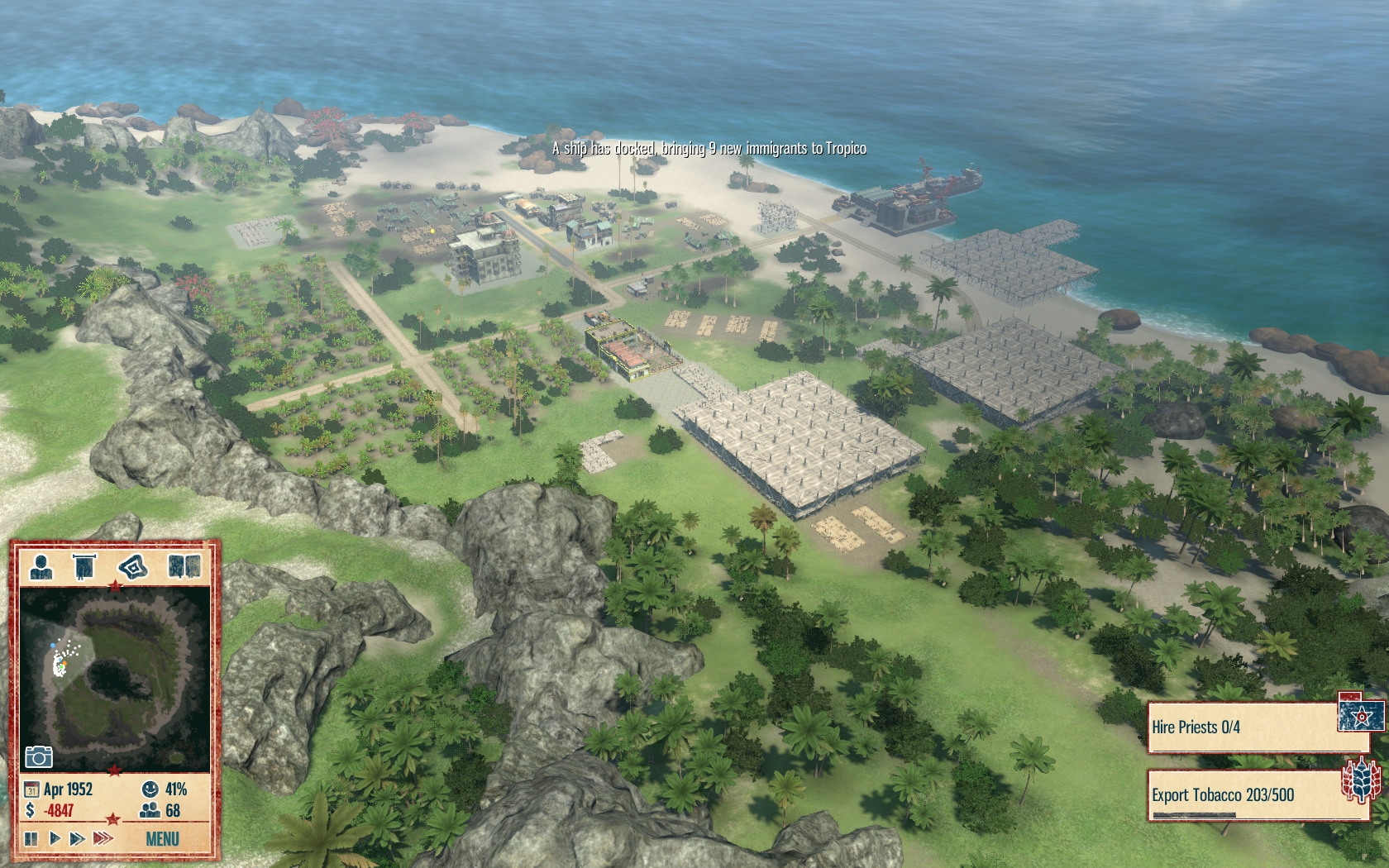Click the happiness smiley face icon

coord(150,789)
